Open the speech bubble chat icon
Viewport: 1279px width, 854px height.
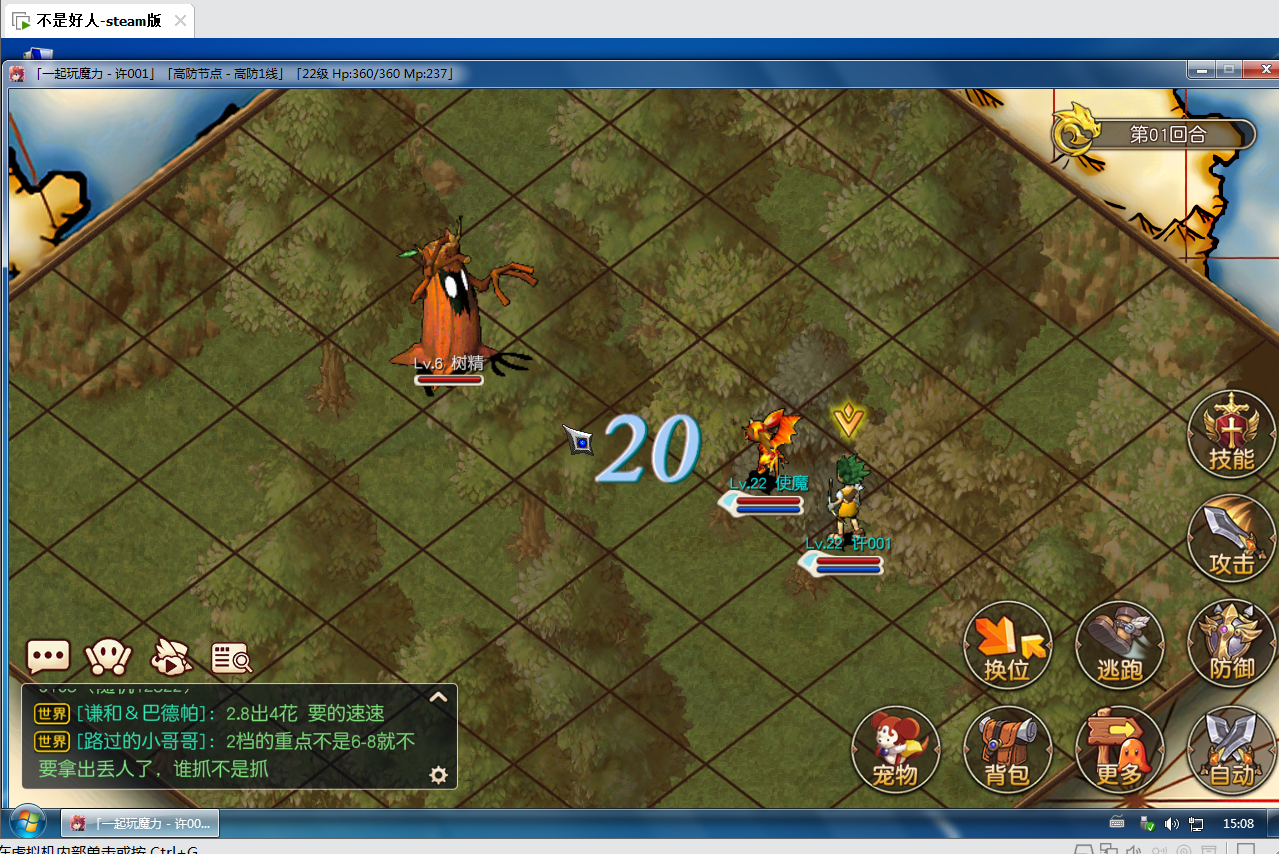(48, 657)
